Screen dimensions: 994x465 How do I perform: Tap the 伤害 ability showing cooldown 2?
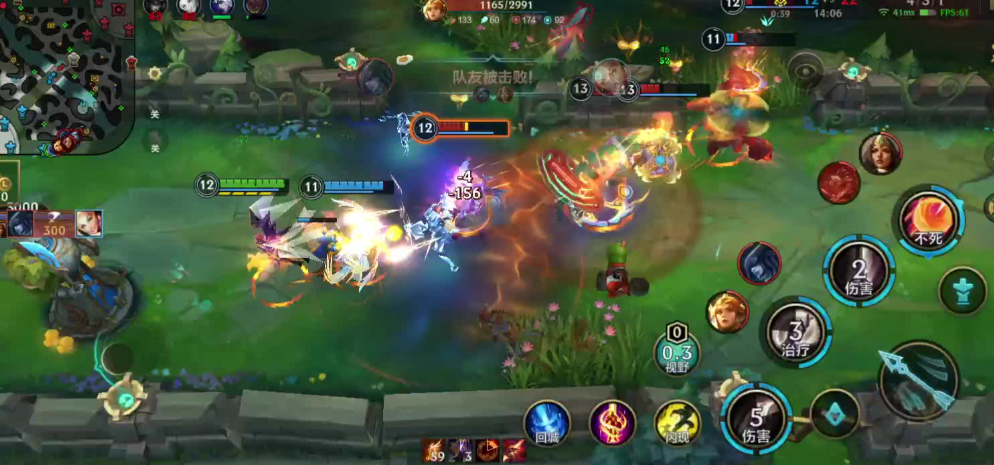pos(859,270)
